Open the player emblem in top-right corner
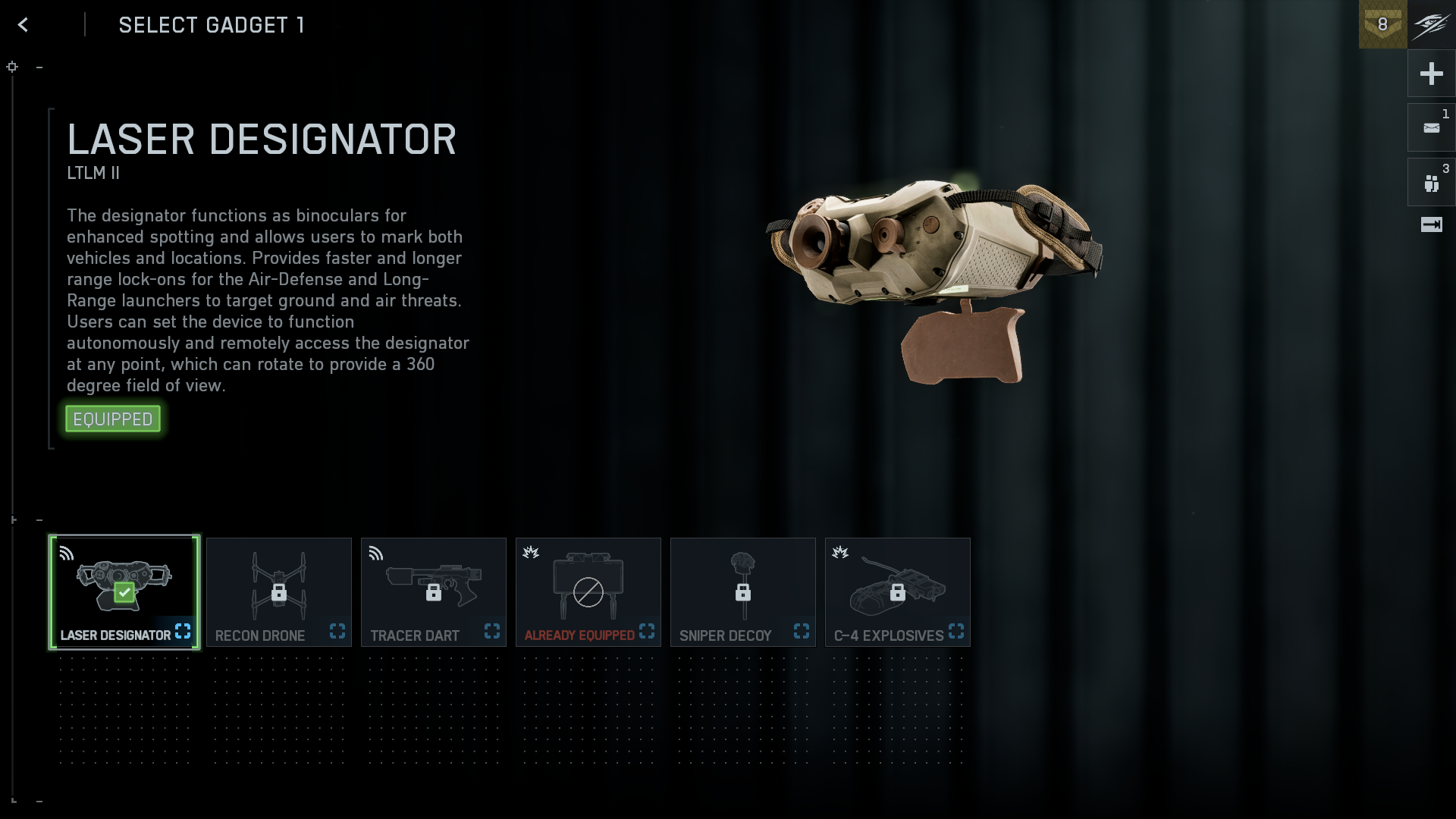Screen dimensions: 1456x819 tap(1432, 24)
